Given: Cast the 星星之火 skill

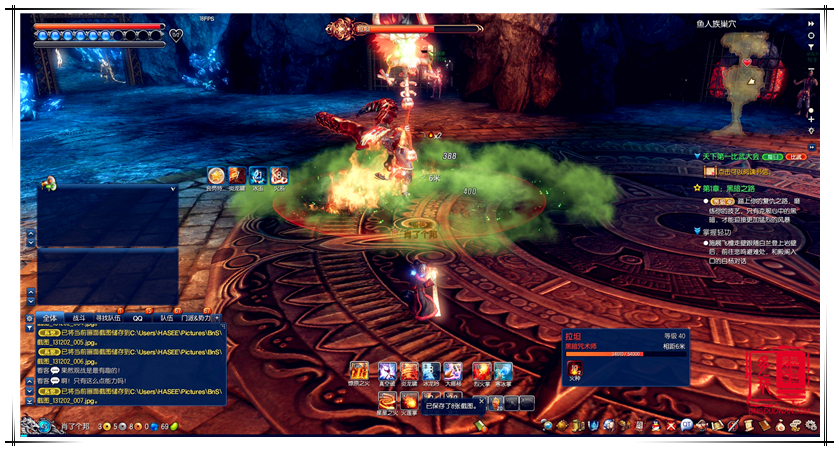Looking at the screenshot, I should click(387, 400).
